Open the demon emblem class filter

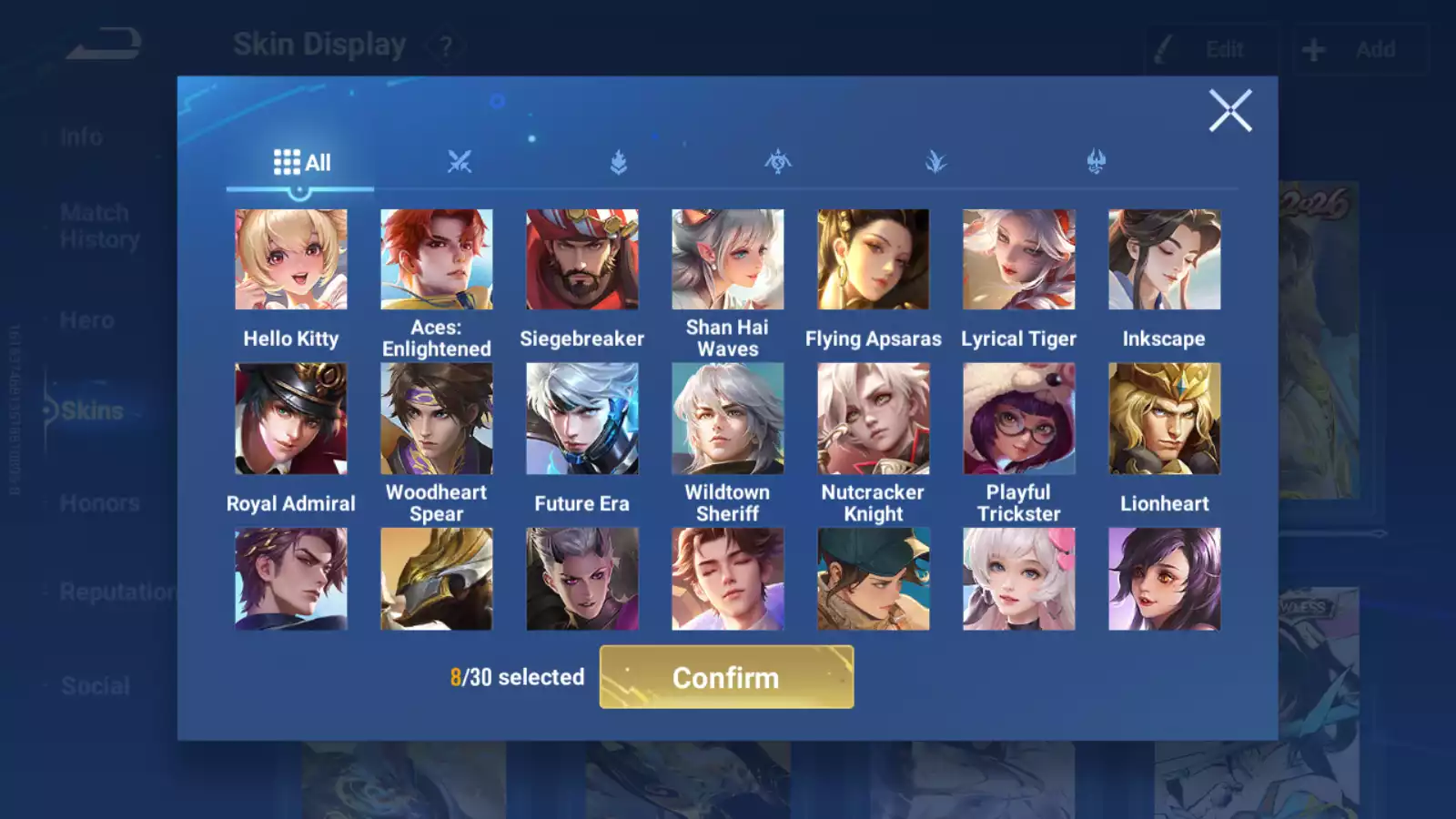coord(1095,161)
